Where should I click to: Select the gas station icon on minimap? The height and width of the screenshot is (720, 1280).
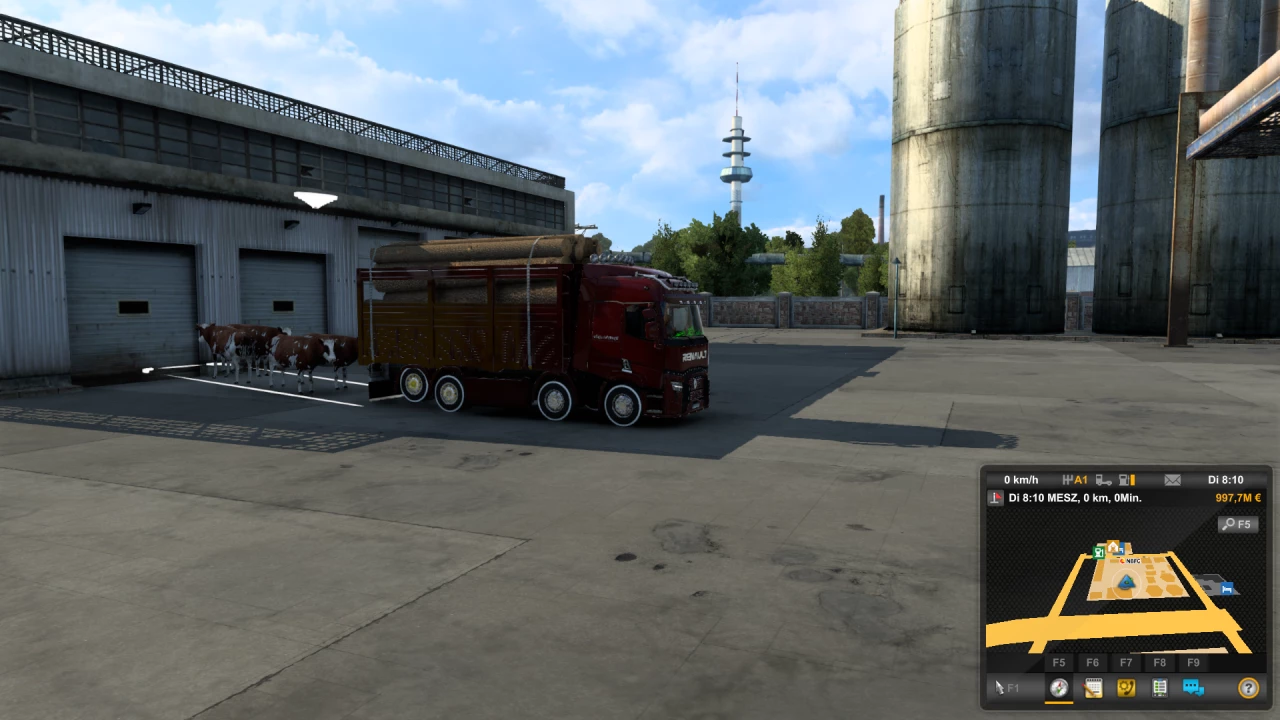(1099, 552)
